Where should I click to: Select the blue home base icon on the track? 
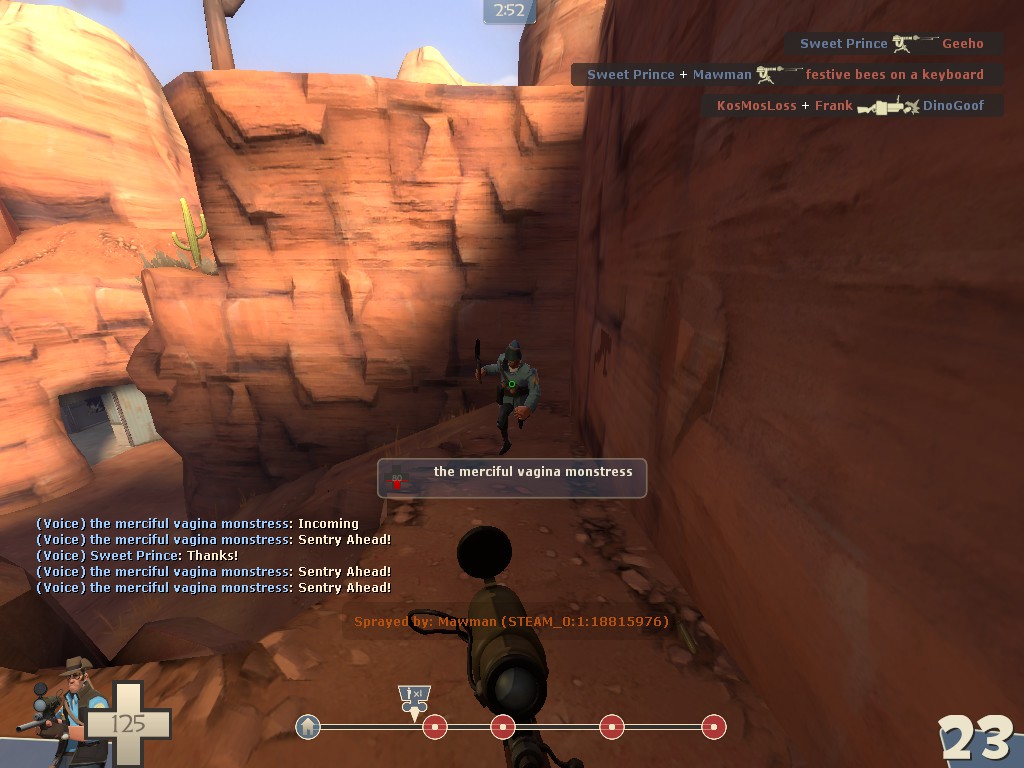pyautogui.click(x=309, y=727)
